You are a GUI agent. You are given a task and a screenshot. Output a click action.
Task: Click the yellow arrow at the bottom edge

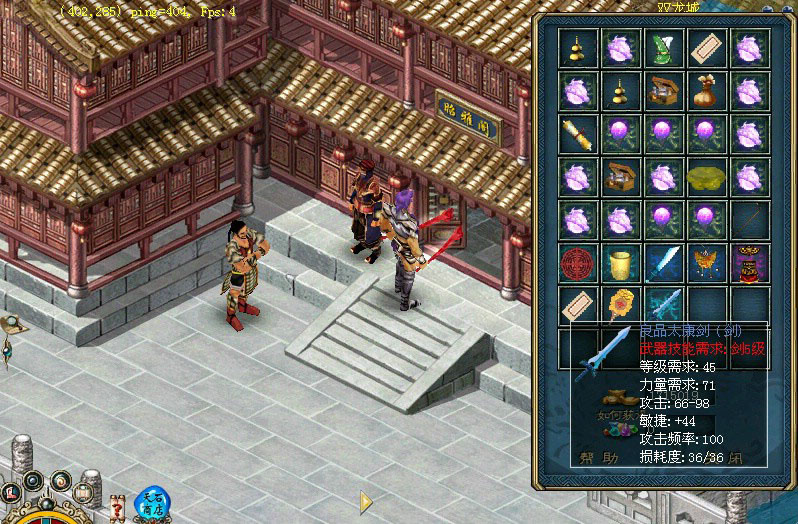click(366, 500)
